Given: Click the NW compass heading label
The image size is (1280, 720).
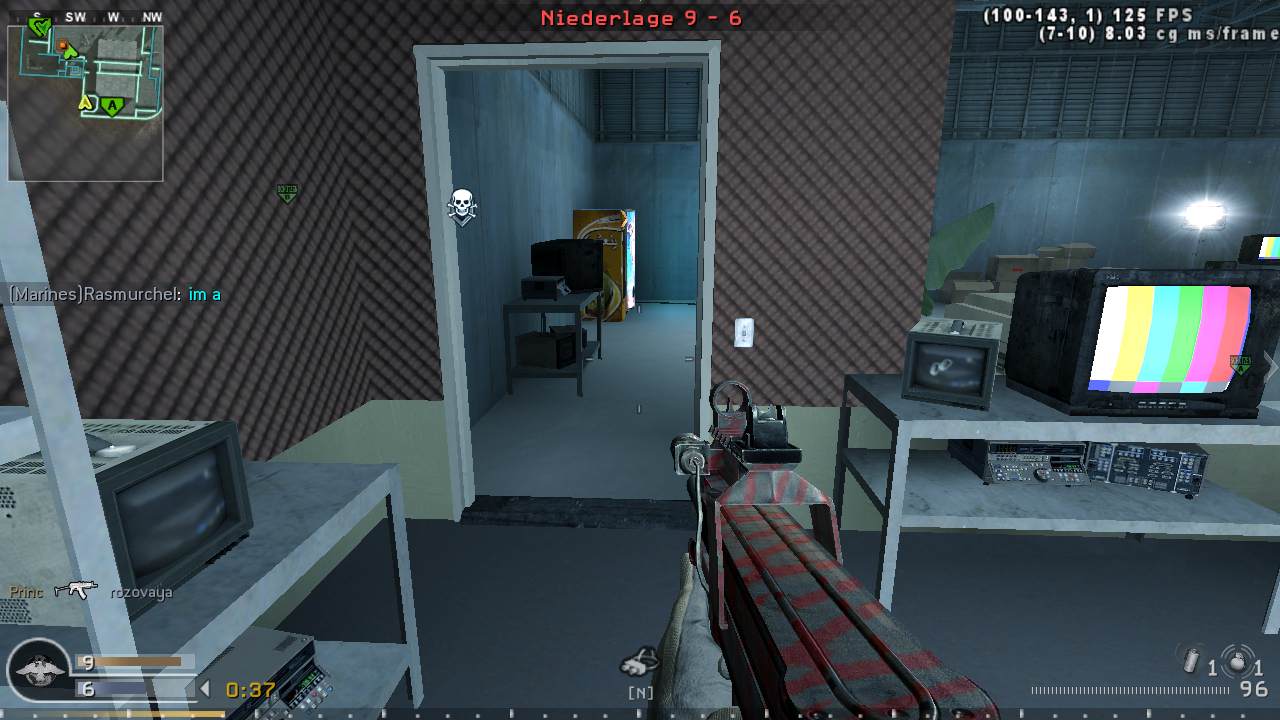Looking at the screenshot, I should [153, 16].
